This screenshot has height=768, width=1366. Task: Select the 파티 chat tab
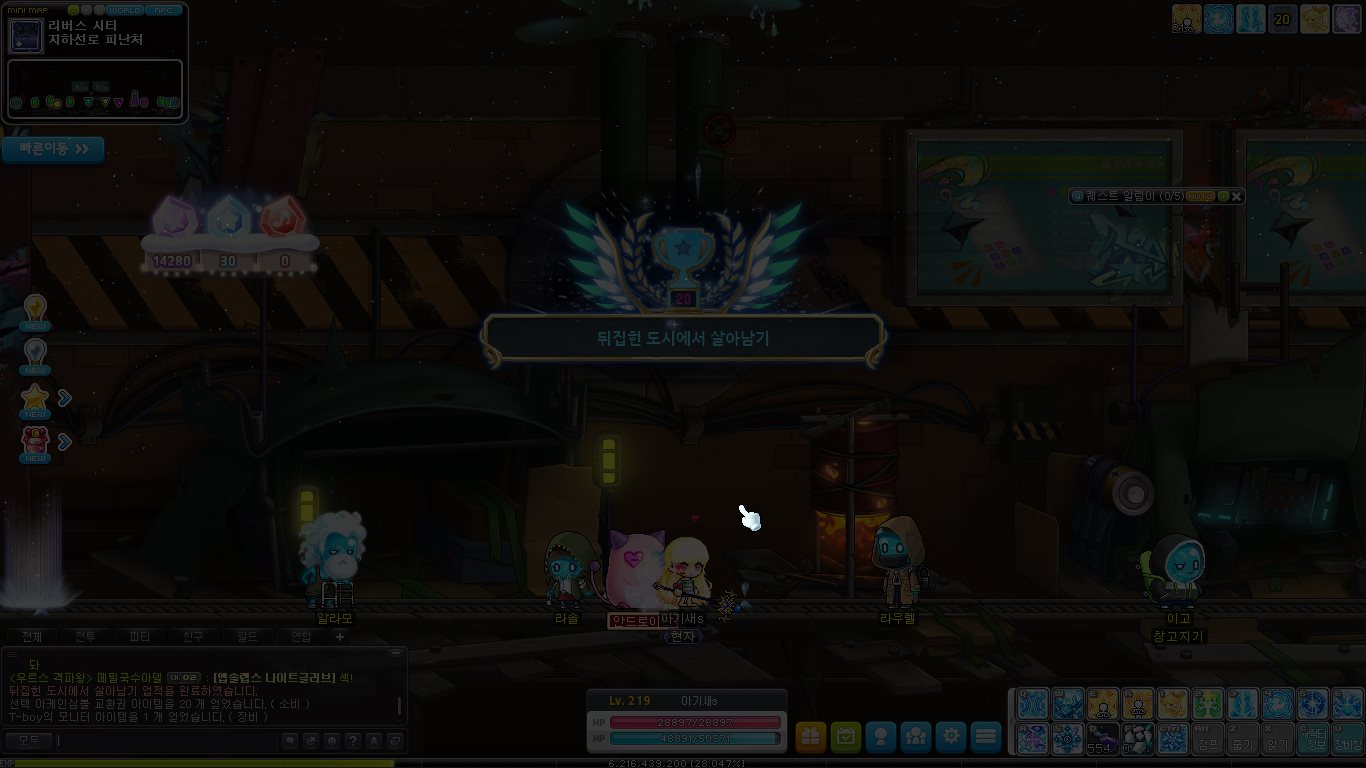pyautogui.click(x=140, y=637)
